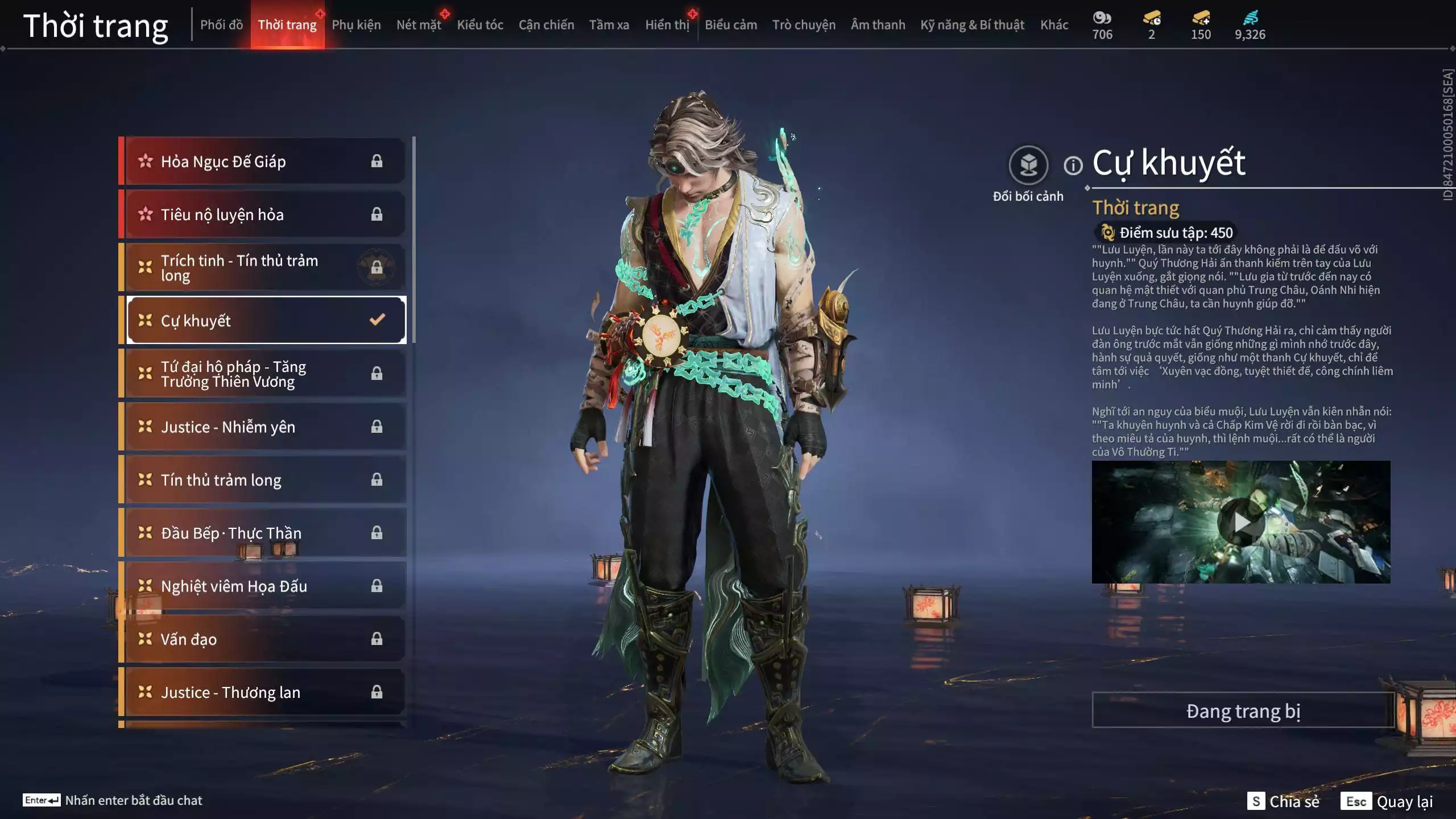This screenshot has width=1456, height=819.
Task: Switch to the Phối đồ tab
Action: coord(221,25)
